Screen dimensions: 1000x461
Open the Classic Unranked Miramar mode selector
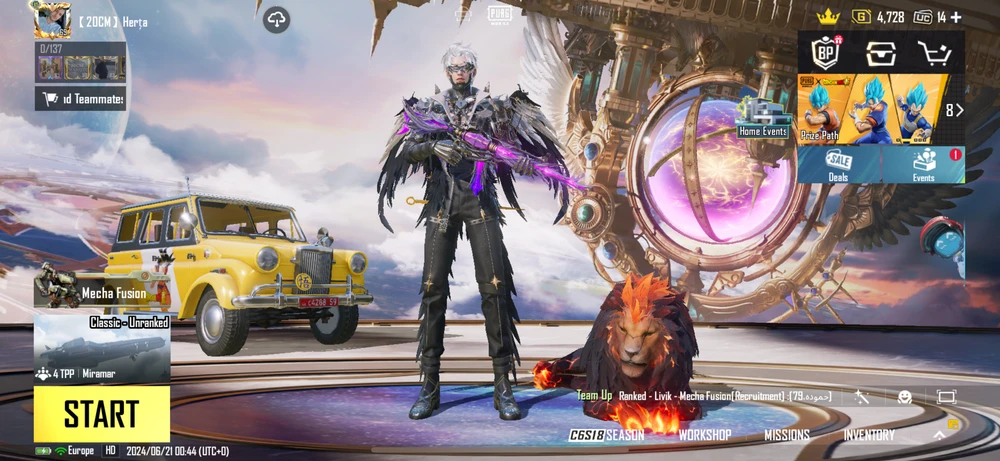tap(102, 350)
